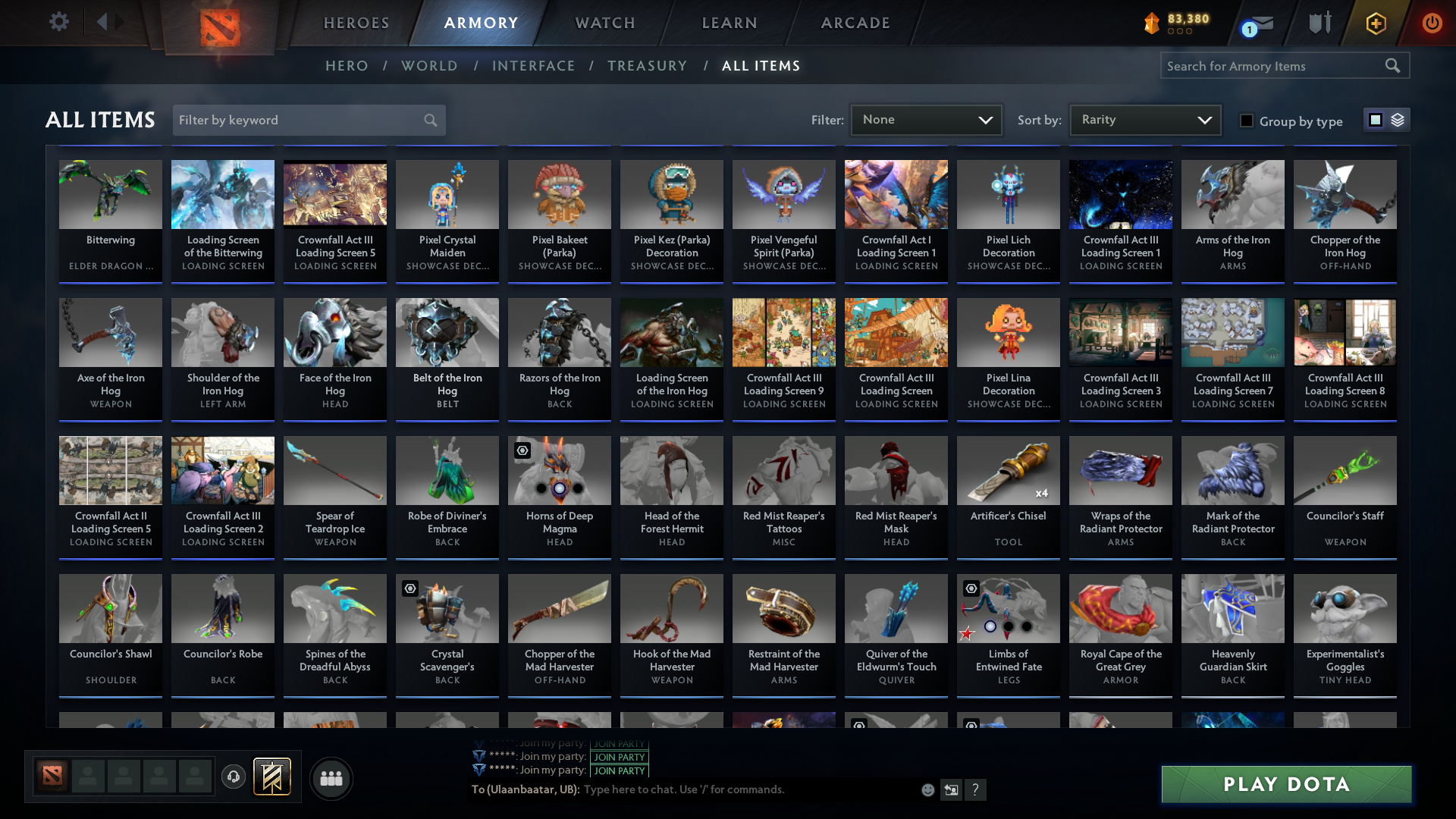Open the settings gear

[59, 22]
